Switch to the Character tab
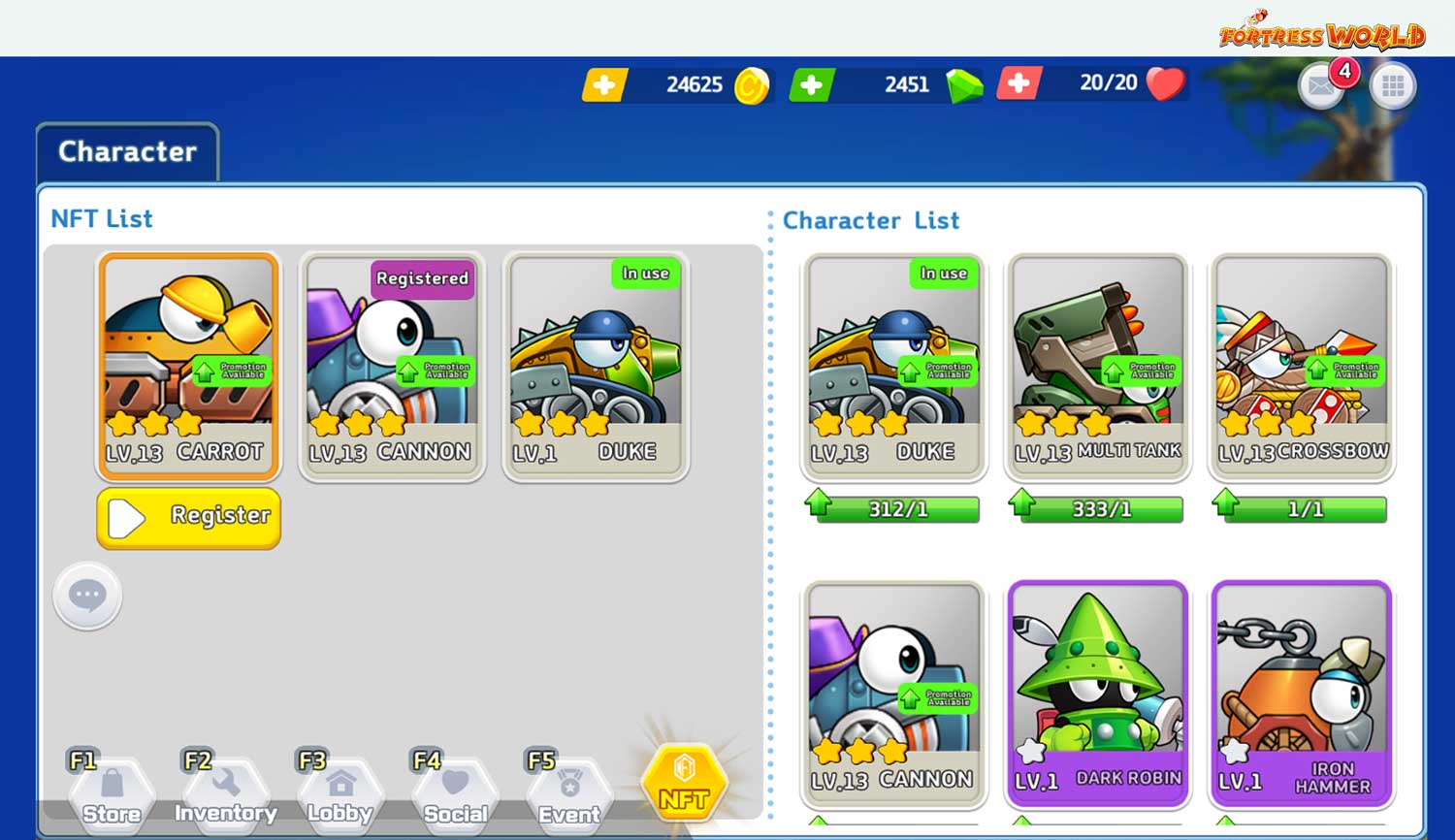 click(126, 151)
